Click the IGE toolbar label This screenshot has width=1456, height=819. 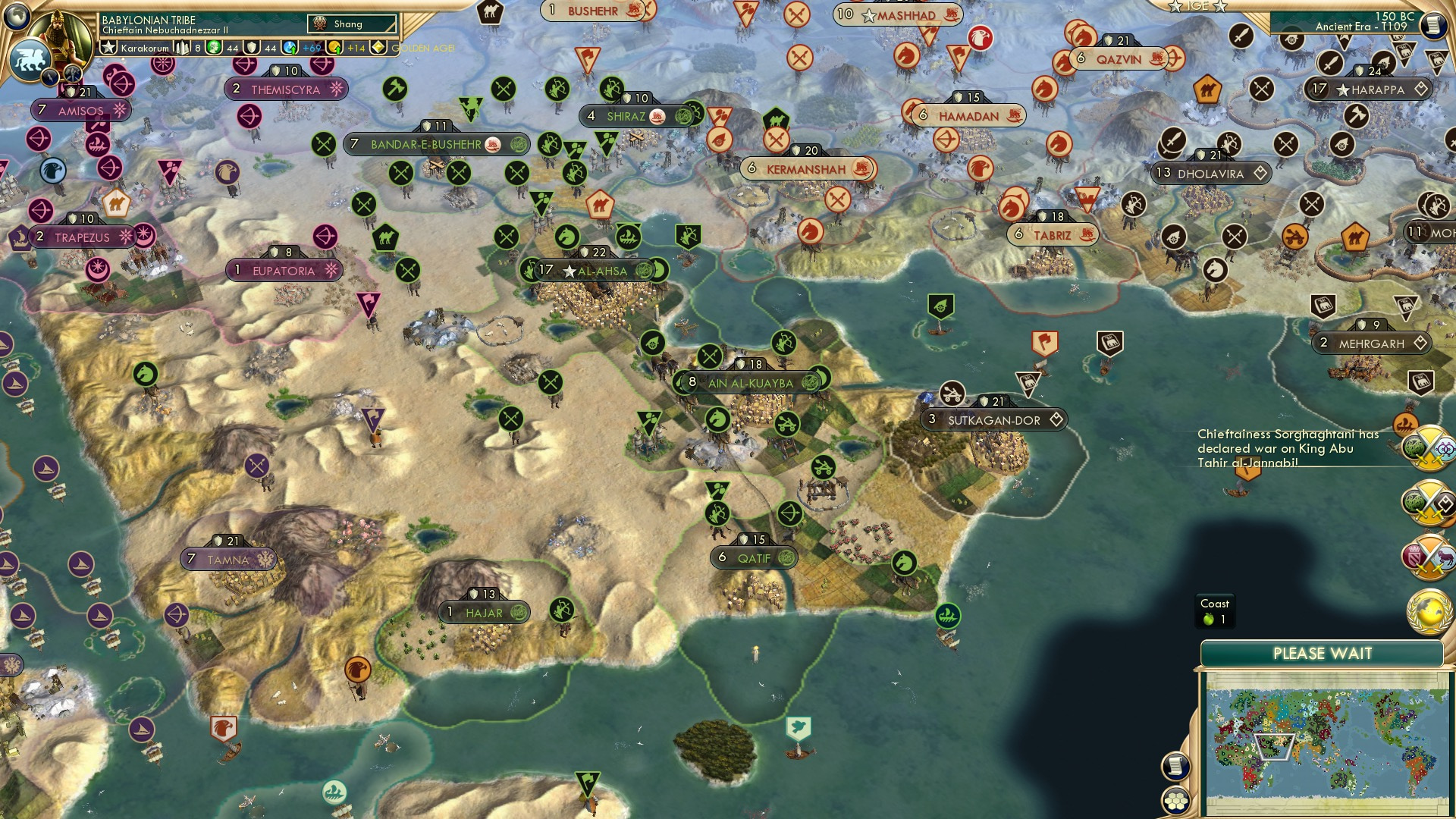[x=1198, y=7]
